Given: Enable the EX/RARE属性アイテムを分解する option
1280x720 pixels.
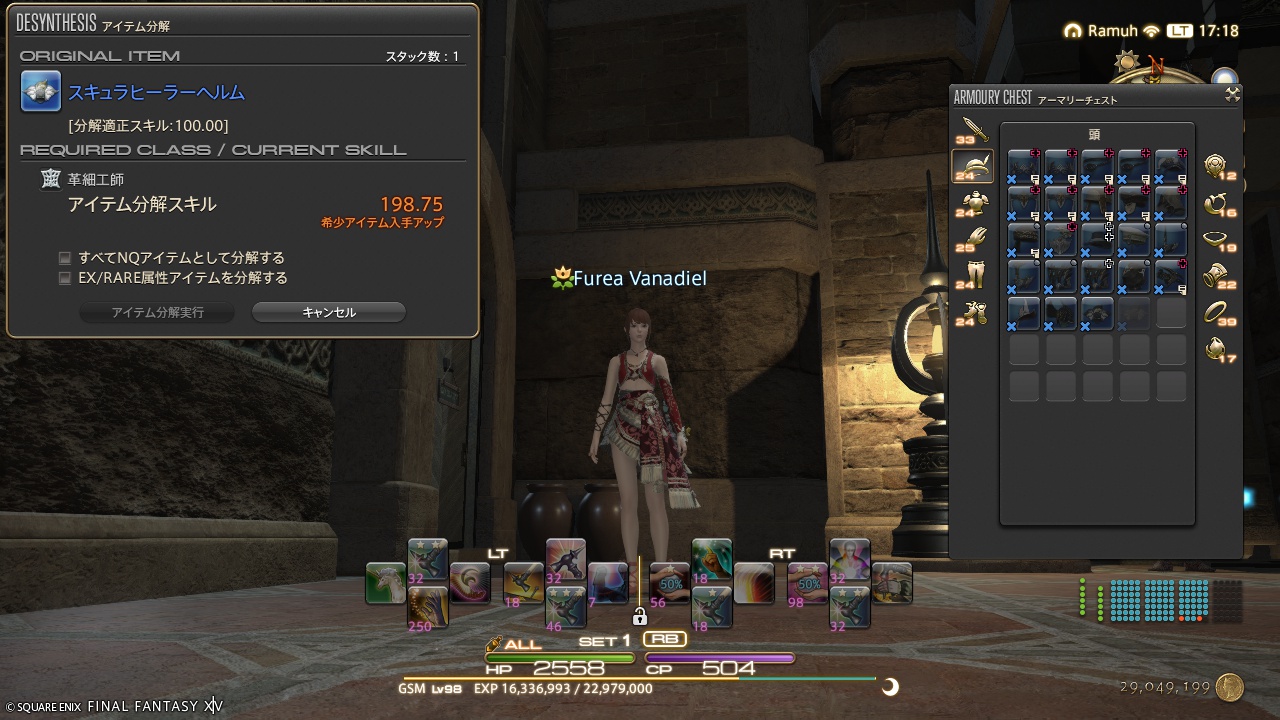Looking at the screenshot, I should pos(65,278).
